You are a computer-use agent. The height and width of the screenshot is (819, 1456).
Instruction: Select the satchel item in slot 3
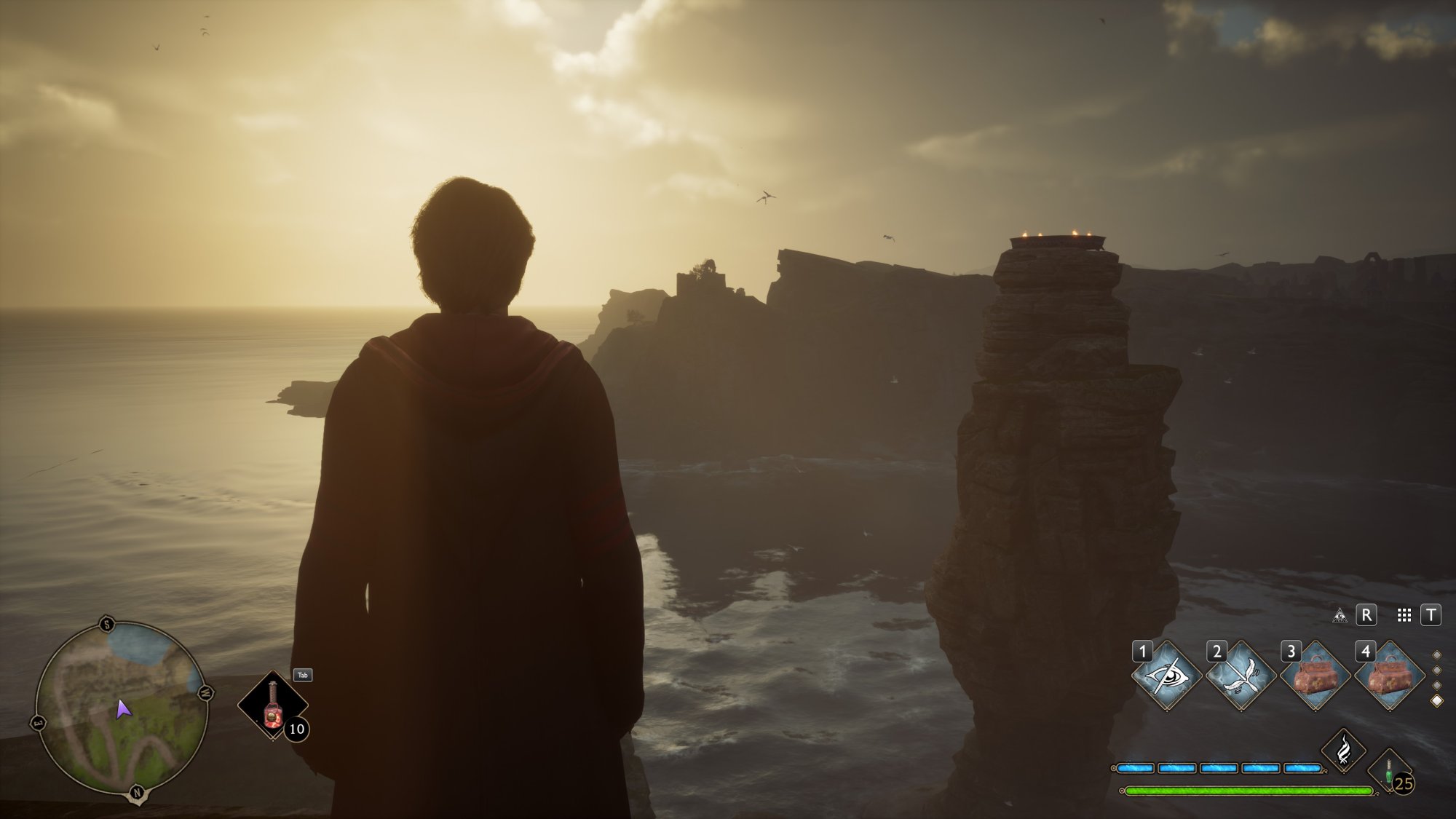(1316, 675)
